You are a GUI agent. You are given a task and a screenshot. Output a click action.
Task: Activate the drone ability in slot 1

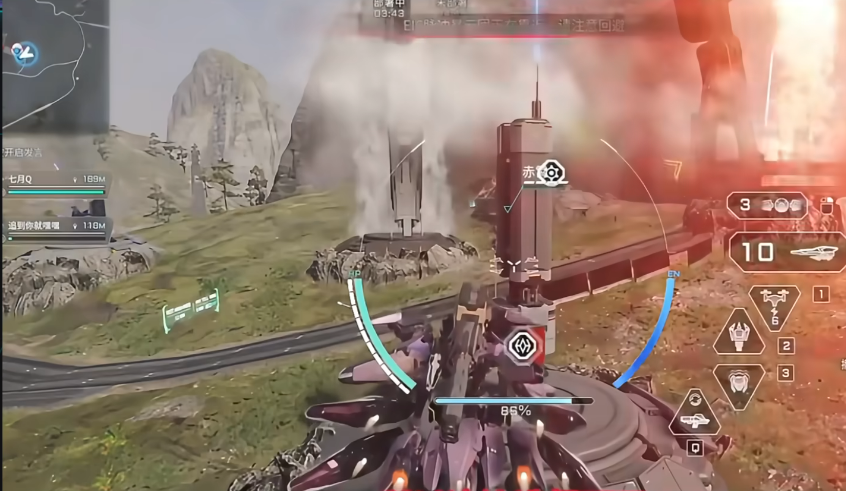click(x=774, y=304)
